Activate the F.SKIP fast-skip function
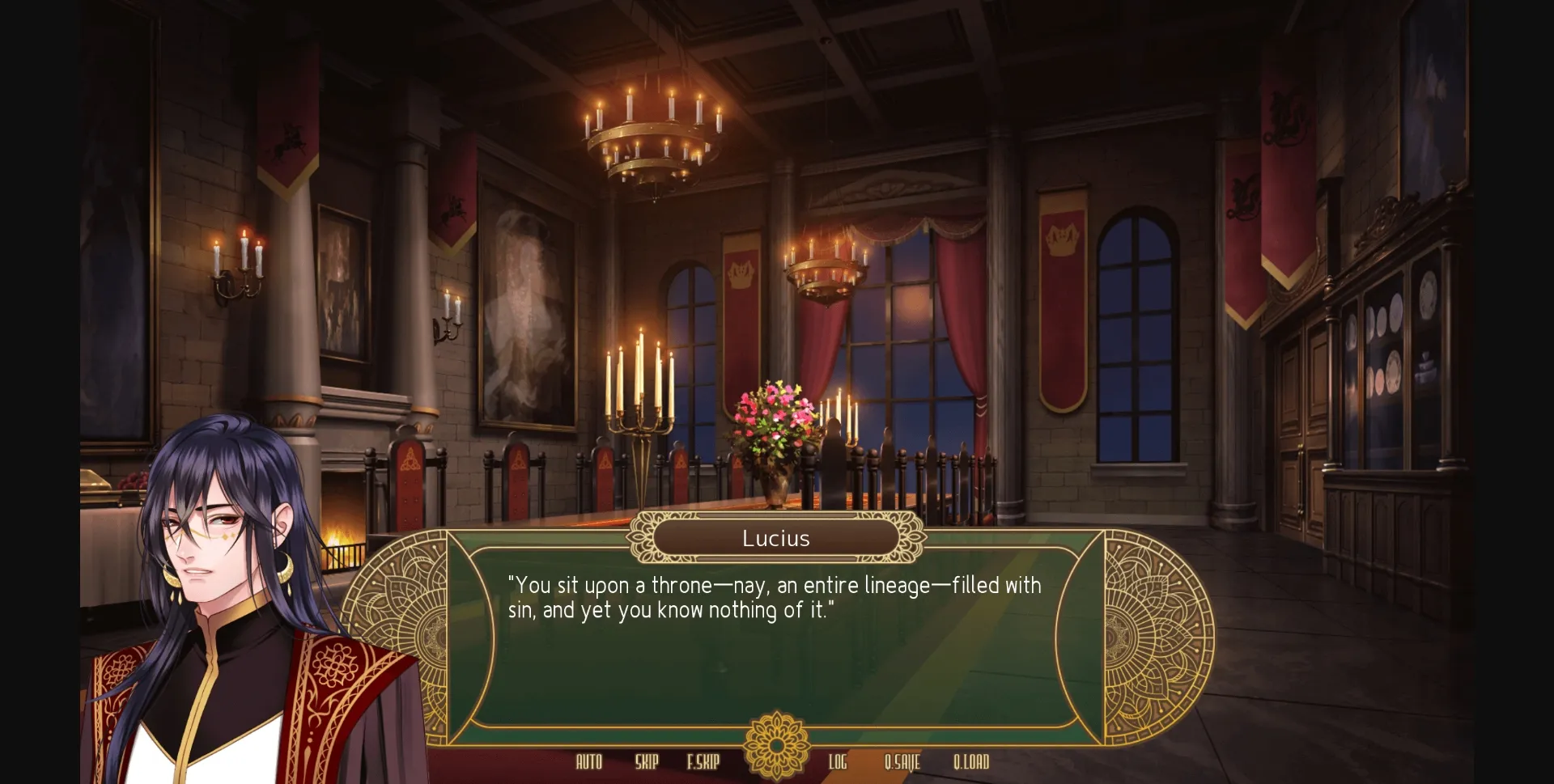 (x=701, y=761)
